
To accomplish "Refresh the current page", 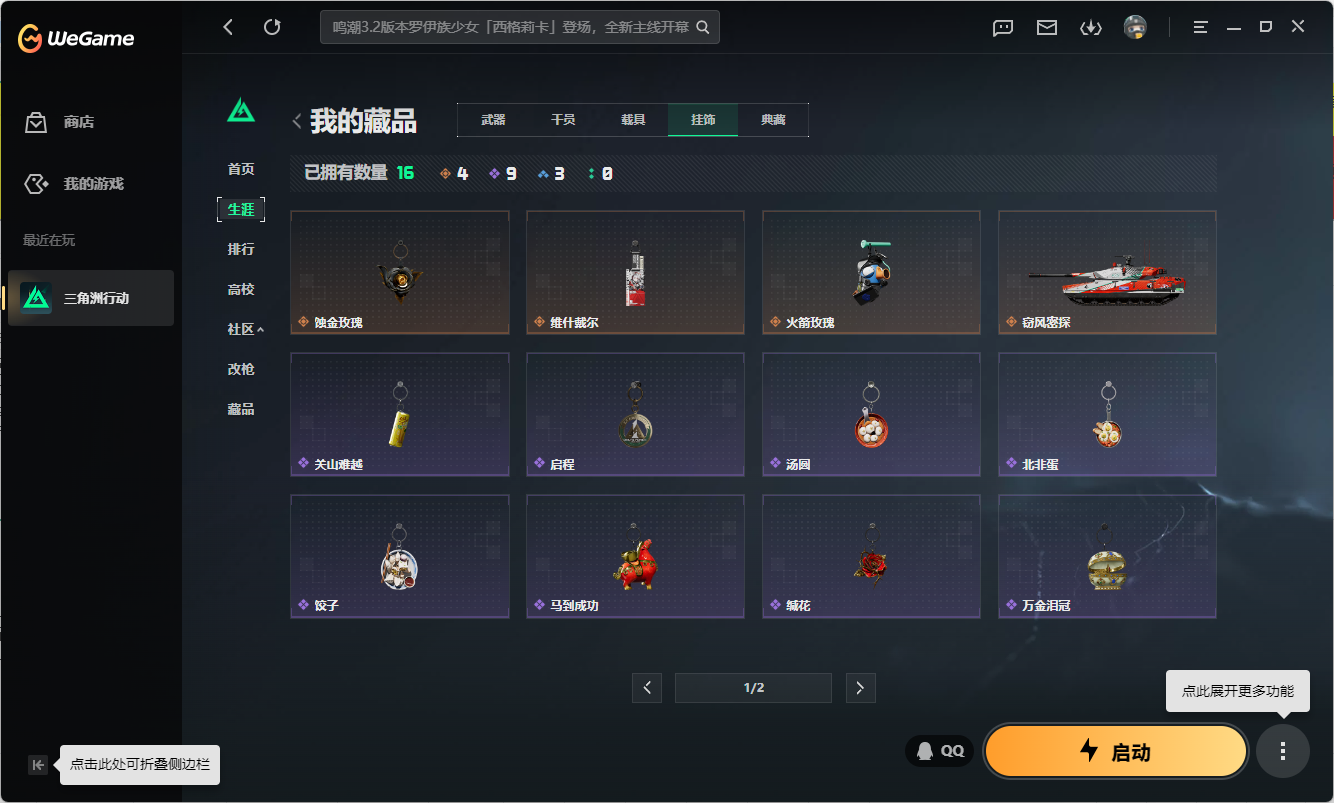I will pyautogui.click(x=272, y=27).
